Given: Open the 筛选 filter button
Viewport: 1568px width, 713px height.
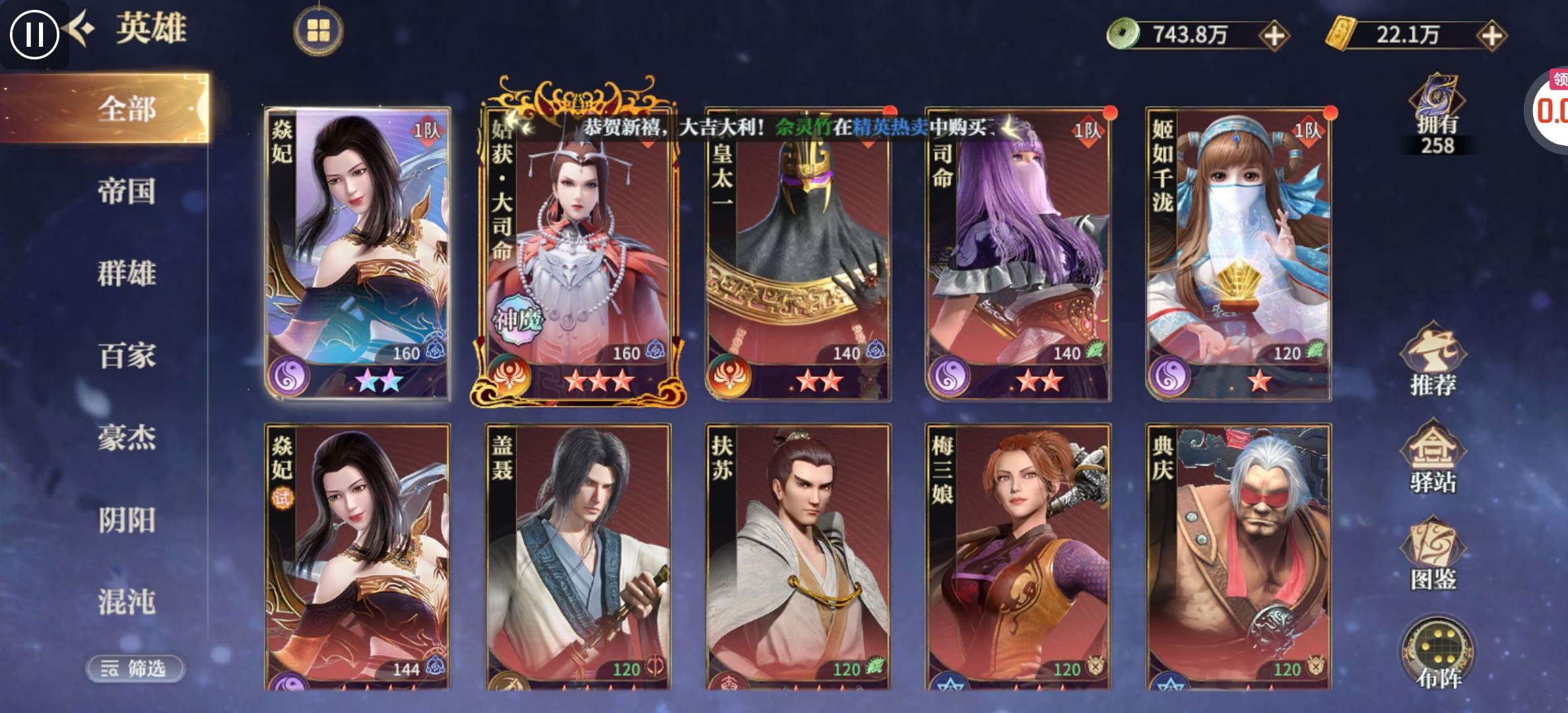Looking at the screenshot, I should pos(135,669).
